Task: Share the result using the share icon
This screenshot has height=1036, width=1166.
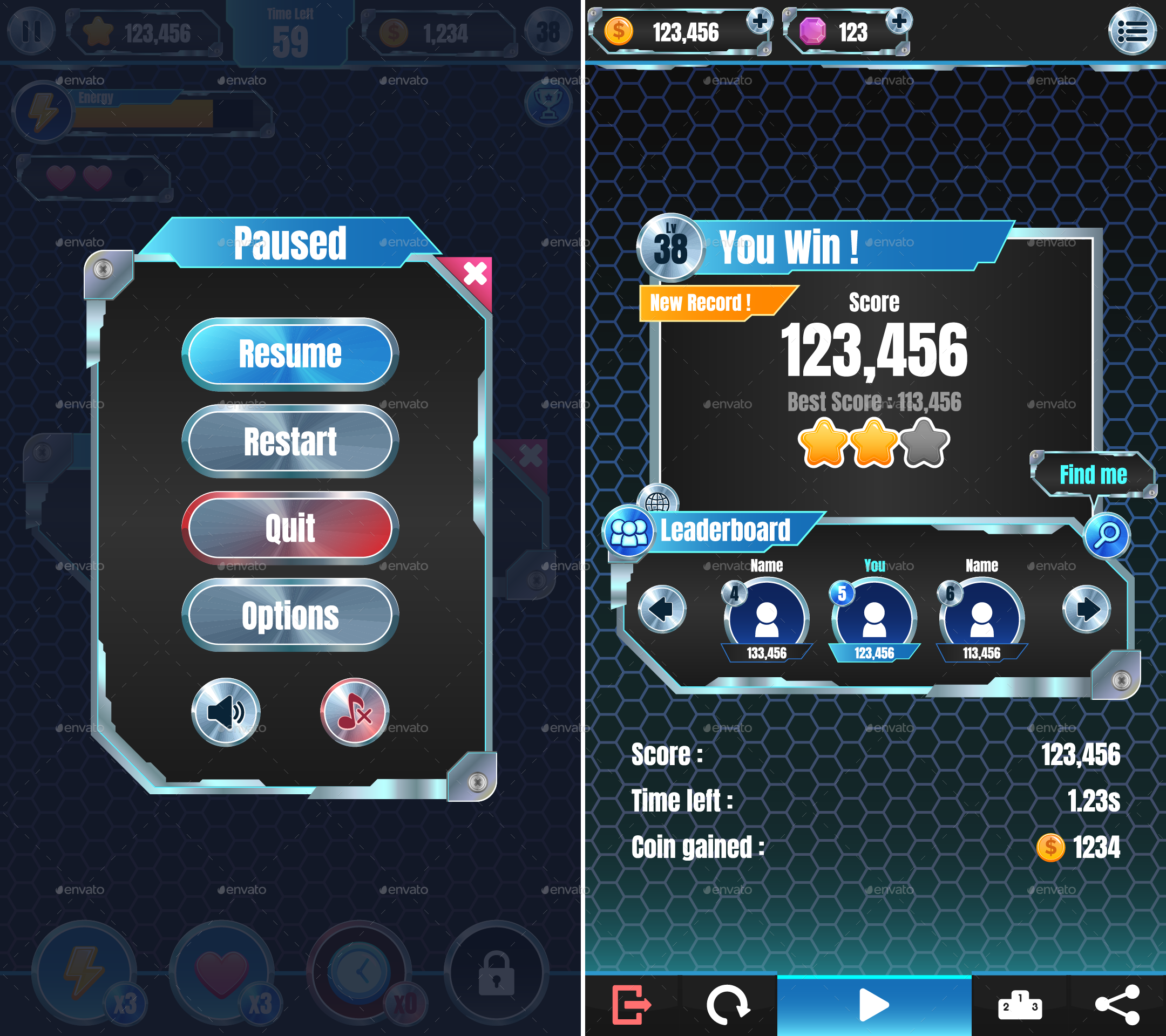Action: [x=1117, y=1005]
